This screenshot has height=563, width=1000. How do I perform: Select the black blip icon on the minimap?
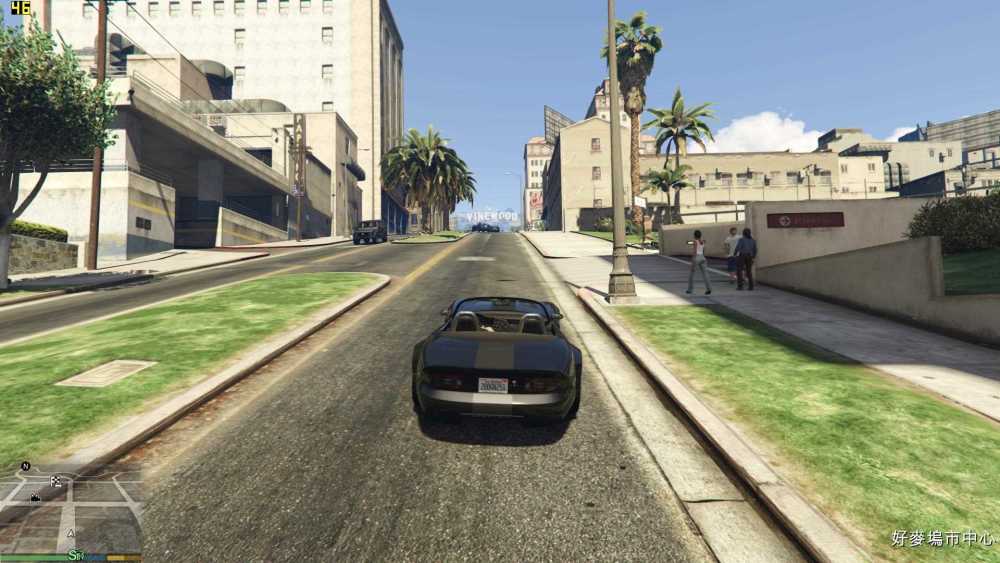pyautogui.click(x=35, y=497)
